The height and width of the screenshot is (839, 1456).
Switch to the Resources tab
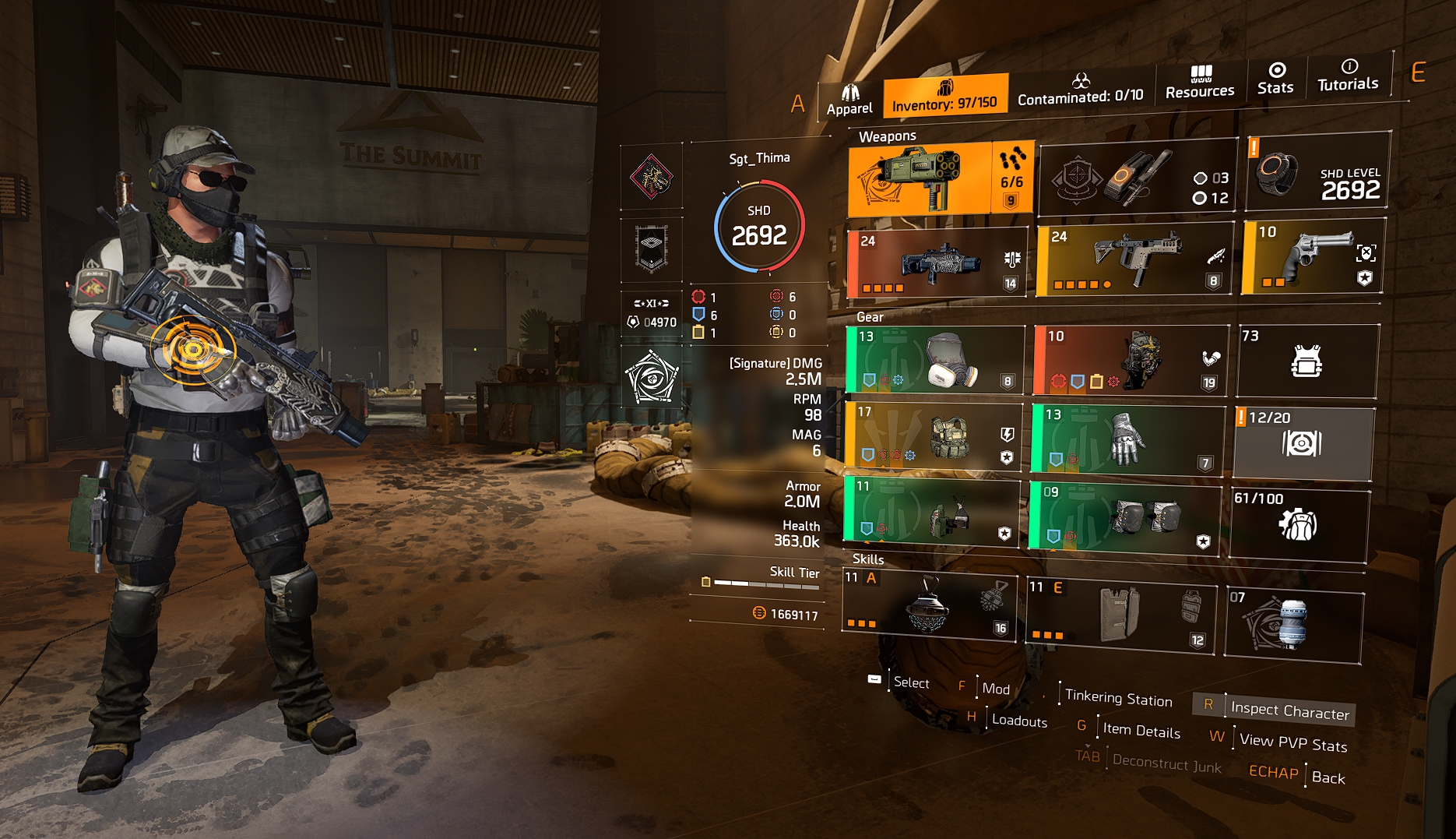(1199, 83)
